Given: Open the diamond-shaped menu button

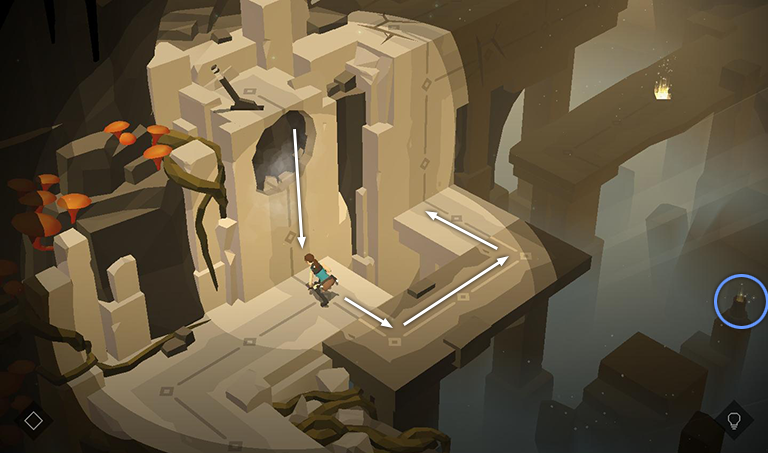Looking at the screenshot, I should pos(33,420).
